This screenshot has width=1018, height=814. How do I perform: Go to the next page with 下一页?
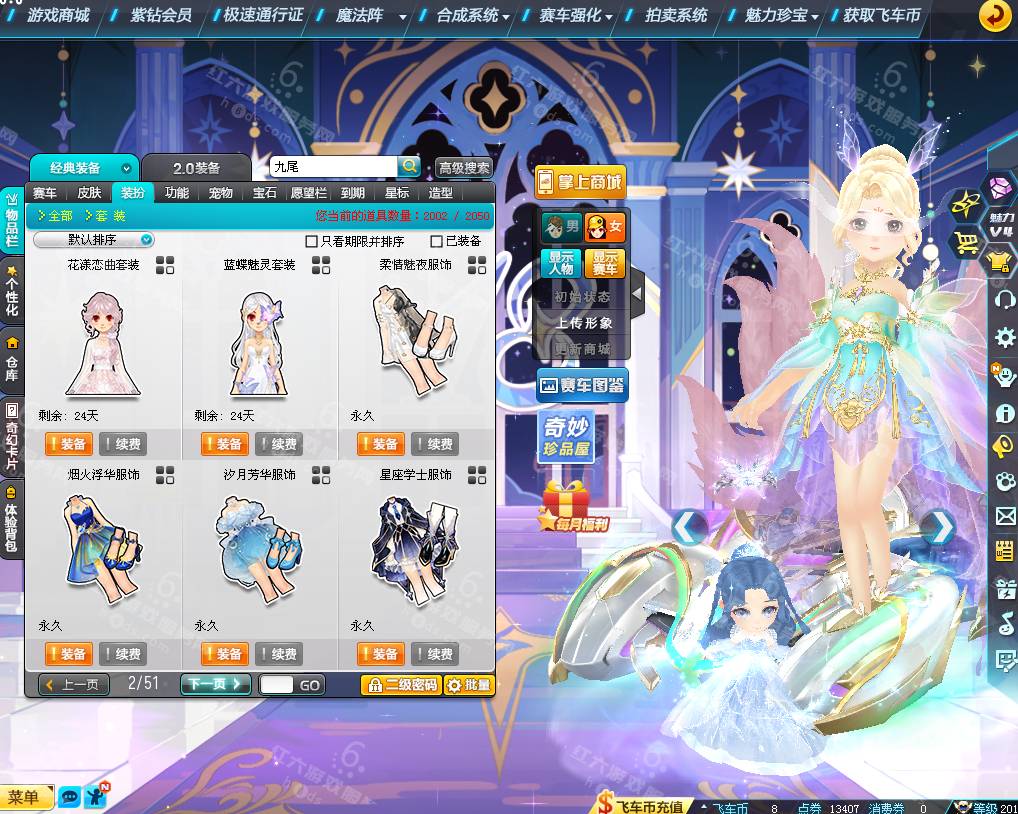click(x=215, y=684)
